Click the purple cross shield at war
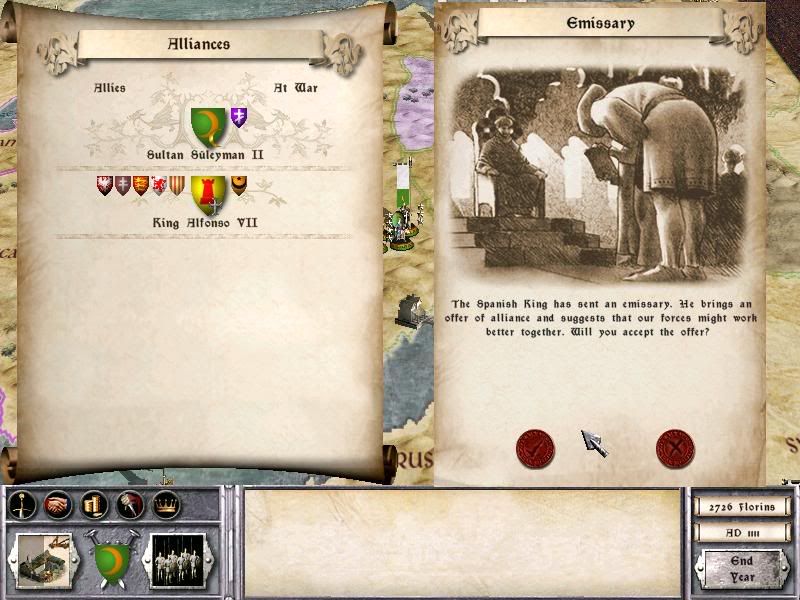Screen dimensions: 800x600 click(x=239, y=117)
